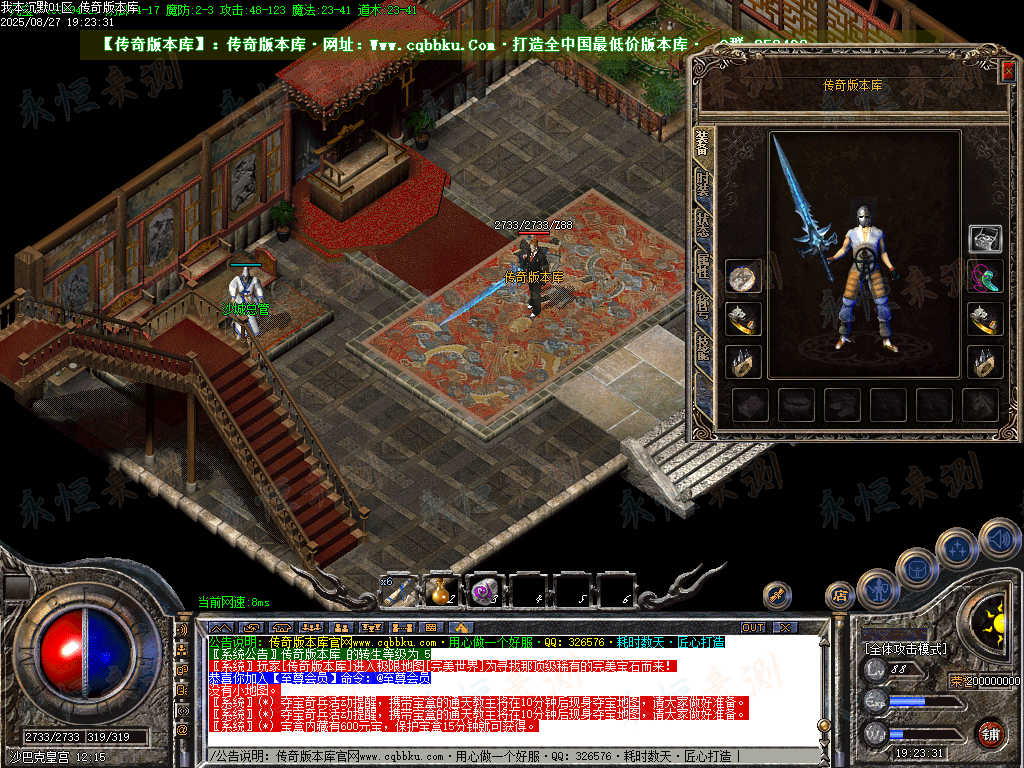
Task: Select the round silver medal slot
Action: pos(743,277)
